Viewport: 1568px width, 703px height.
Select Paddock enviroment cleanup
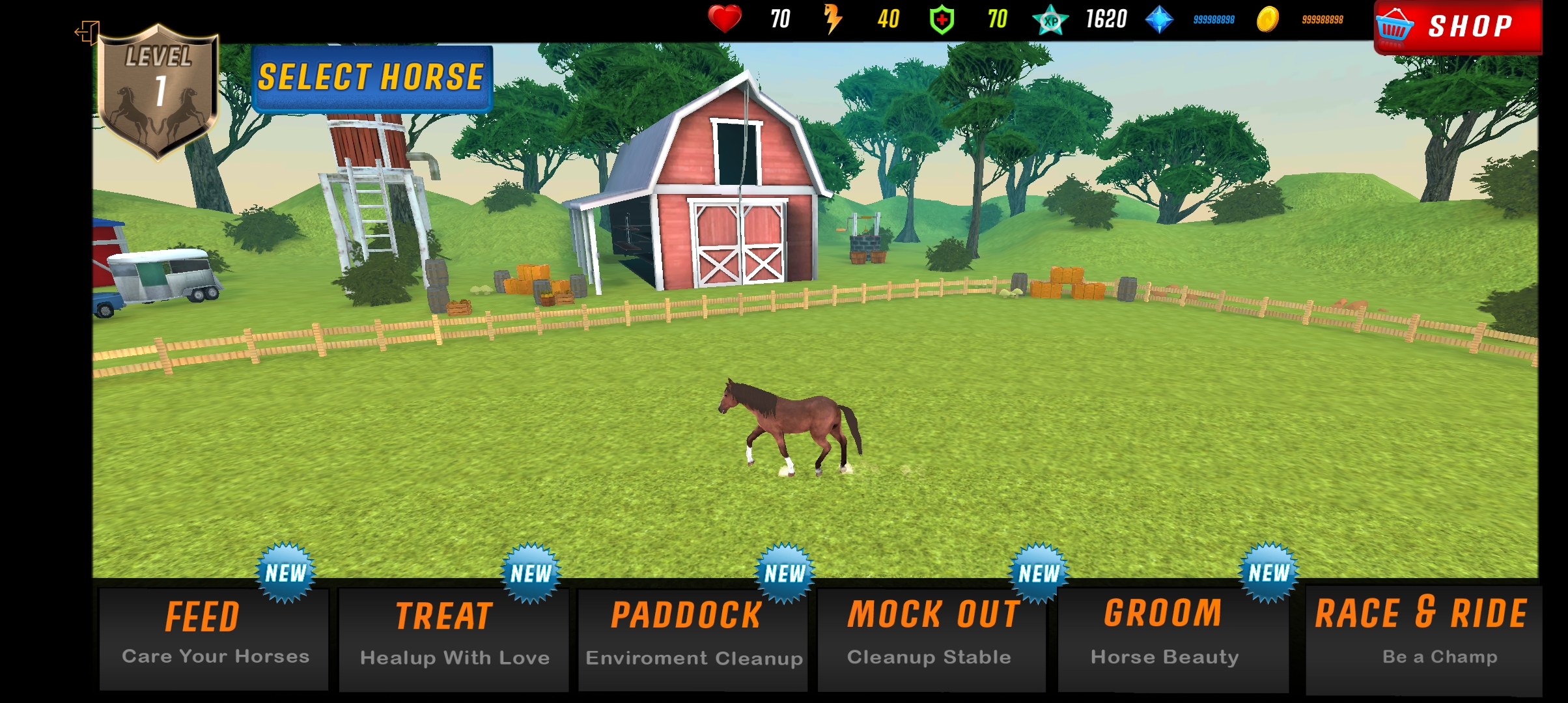(x=693, y=638)
